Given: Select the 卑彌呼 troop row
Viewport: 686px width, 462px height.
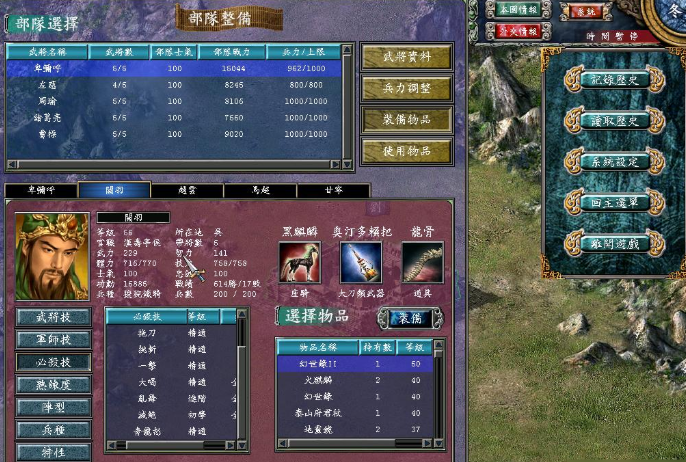Looking at the screenshot, I should [180, 69].
